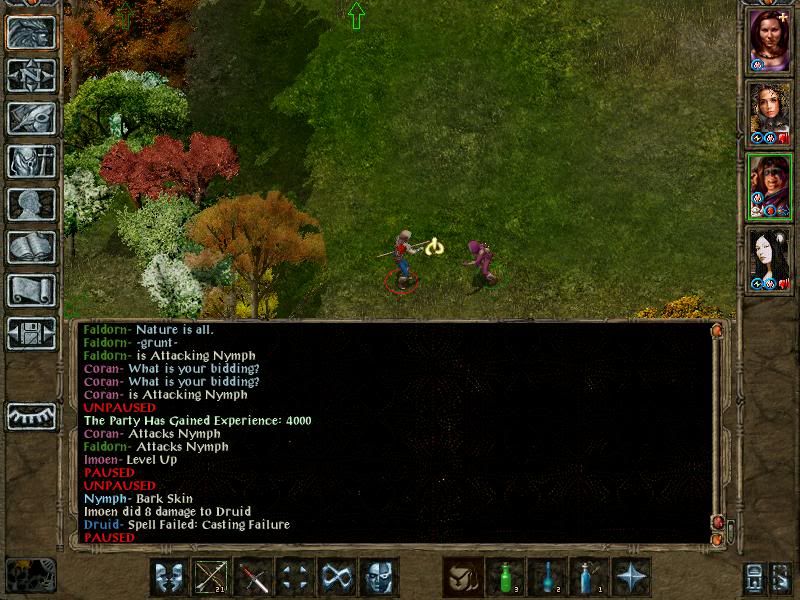Screen dimensions: 800x600
Task: Equip the bow with 21 arrows
Action: 211,577
